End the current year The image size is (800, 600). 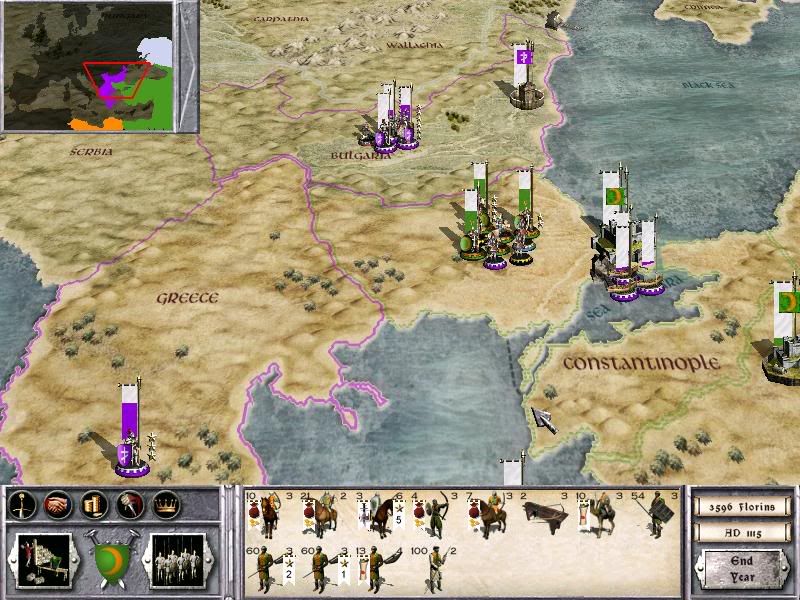(741, 570)
